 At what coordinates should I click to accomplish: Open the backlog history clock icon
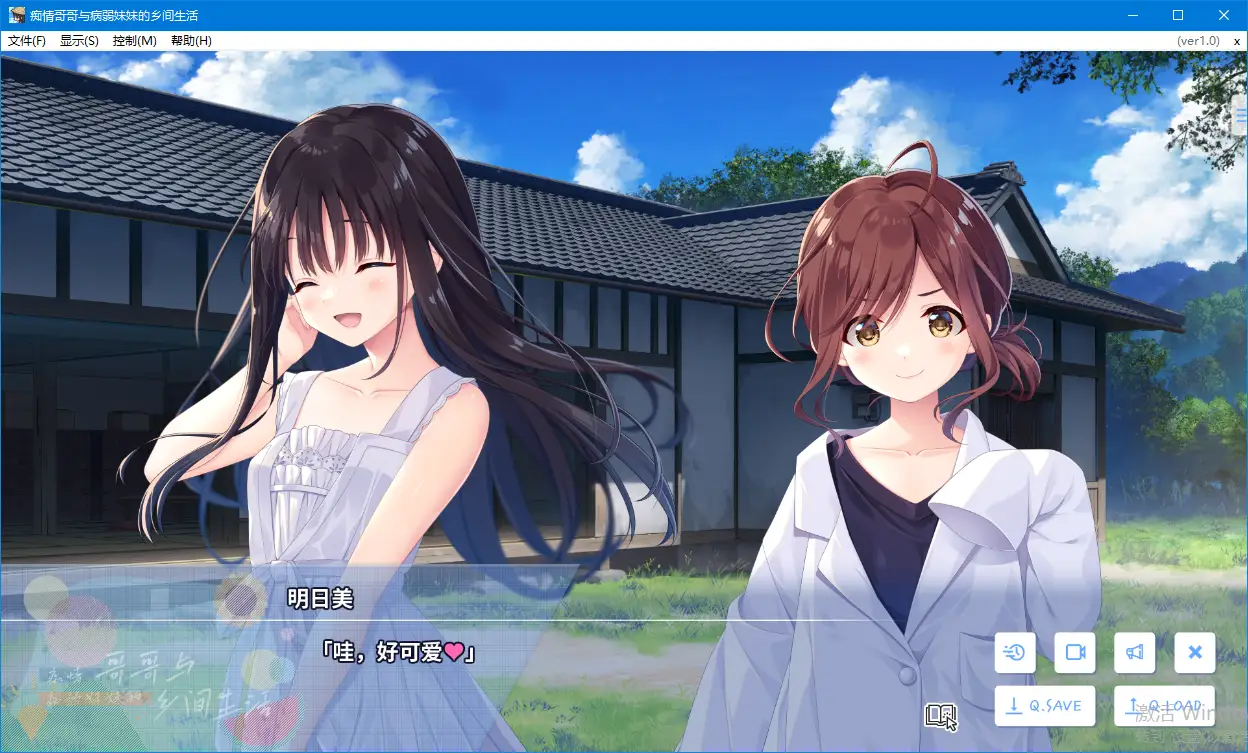coord(1015,653)
